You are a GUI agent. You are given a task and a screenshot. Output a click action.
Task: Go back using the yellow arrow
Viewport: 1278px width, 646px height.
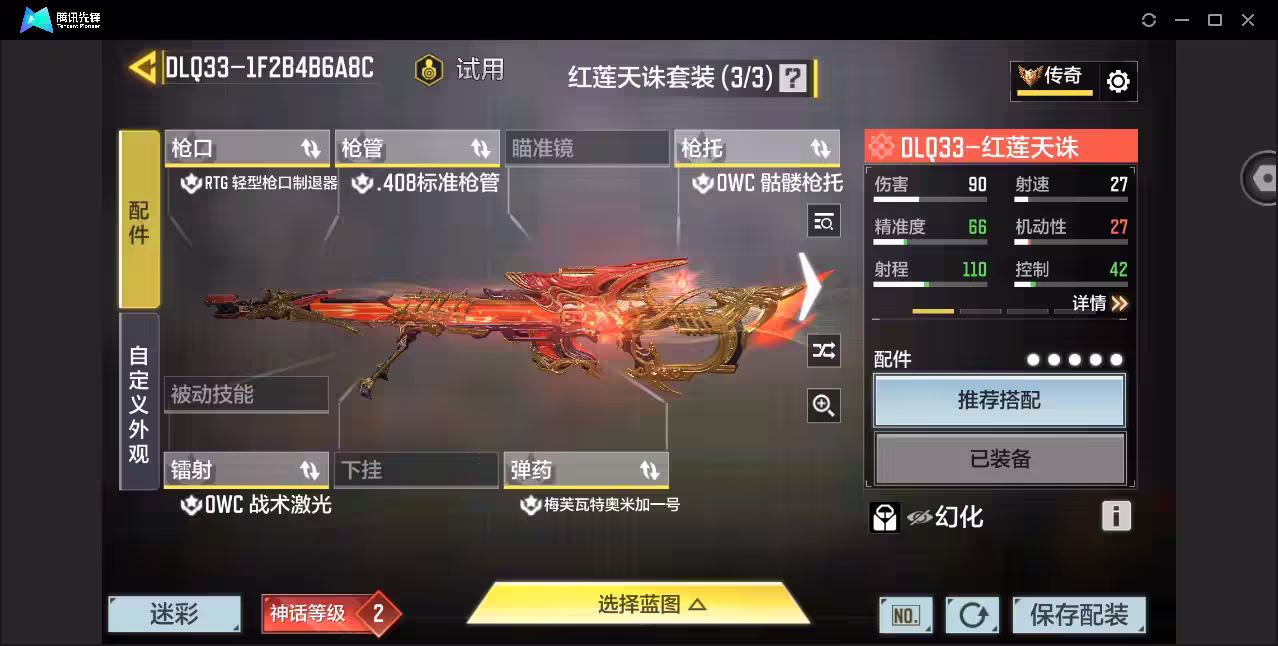tap(143, 67)
